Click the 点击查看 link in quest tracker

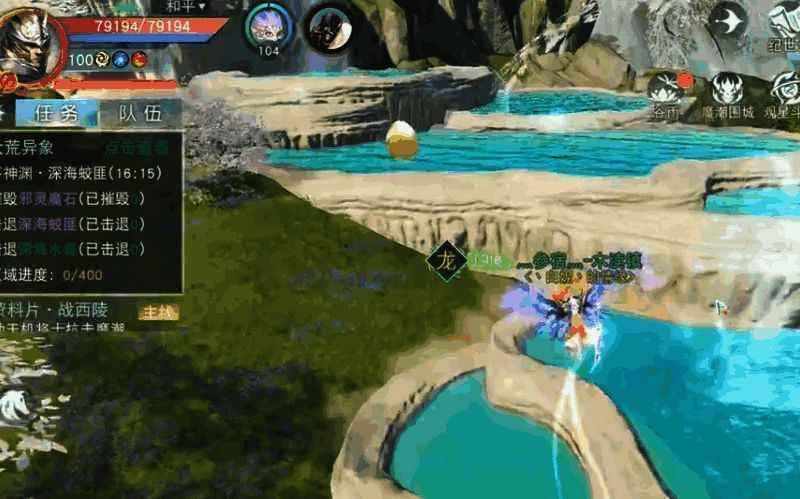pyautogui.click(x=135, y=147)
